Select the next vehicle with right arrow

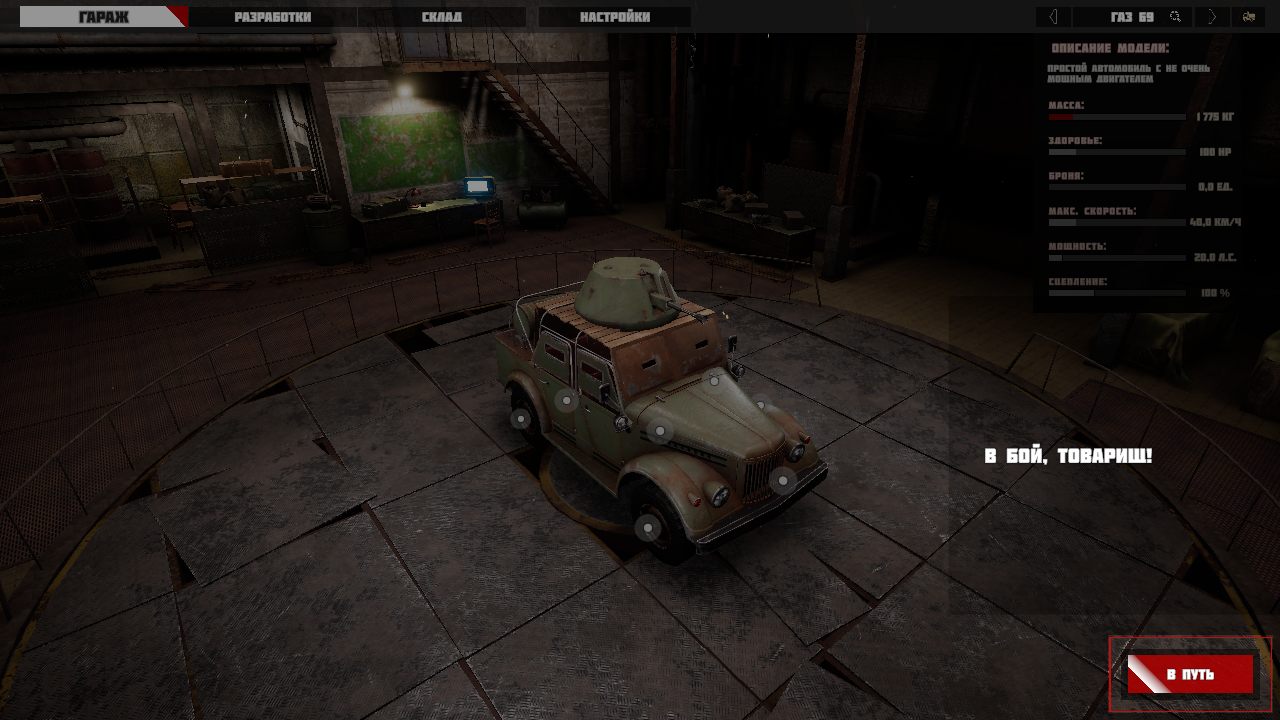[1212, 17]
